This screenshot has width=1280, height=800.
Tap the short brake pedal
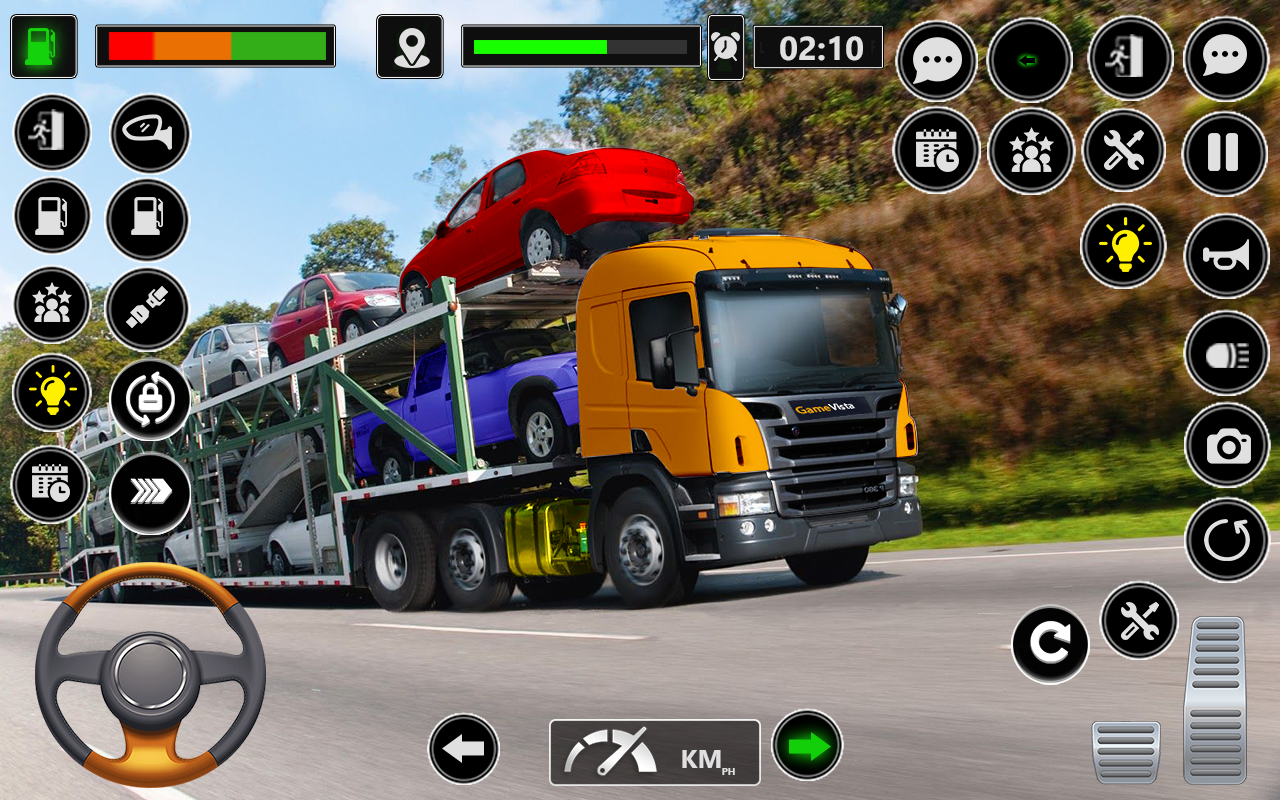pos(1126,751)
